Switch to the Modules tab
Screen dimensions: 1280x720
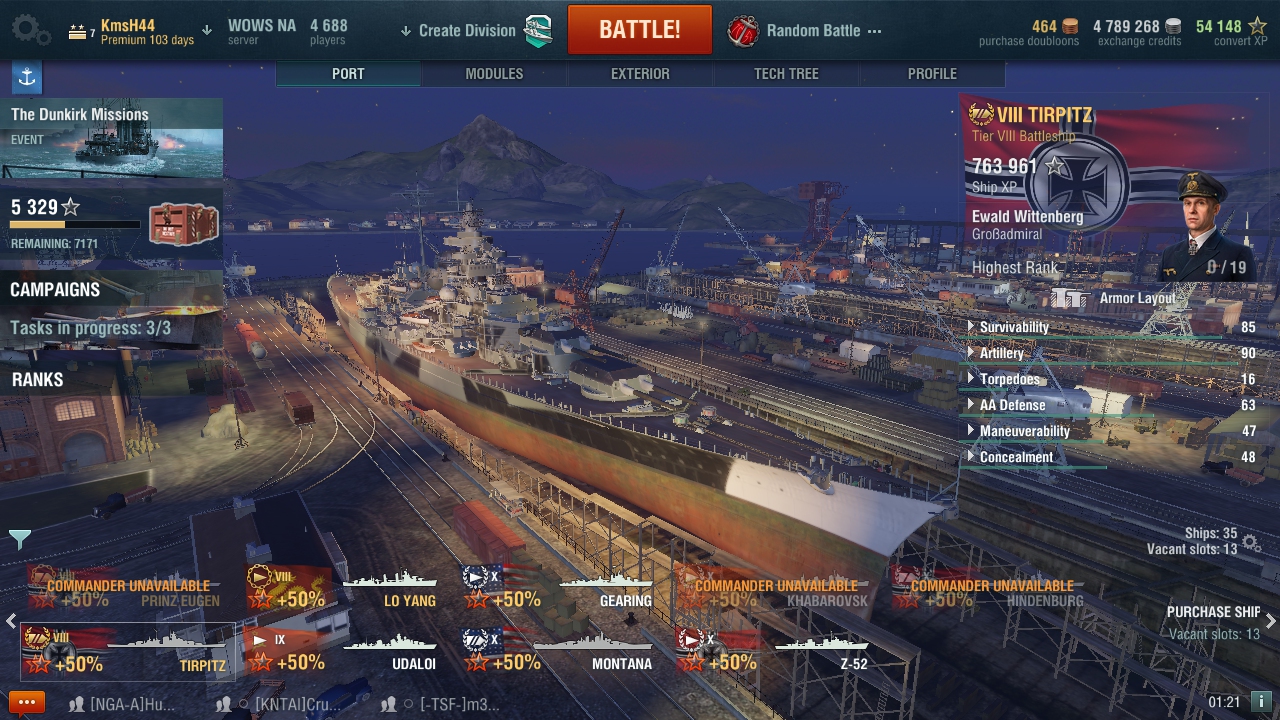494,74
